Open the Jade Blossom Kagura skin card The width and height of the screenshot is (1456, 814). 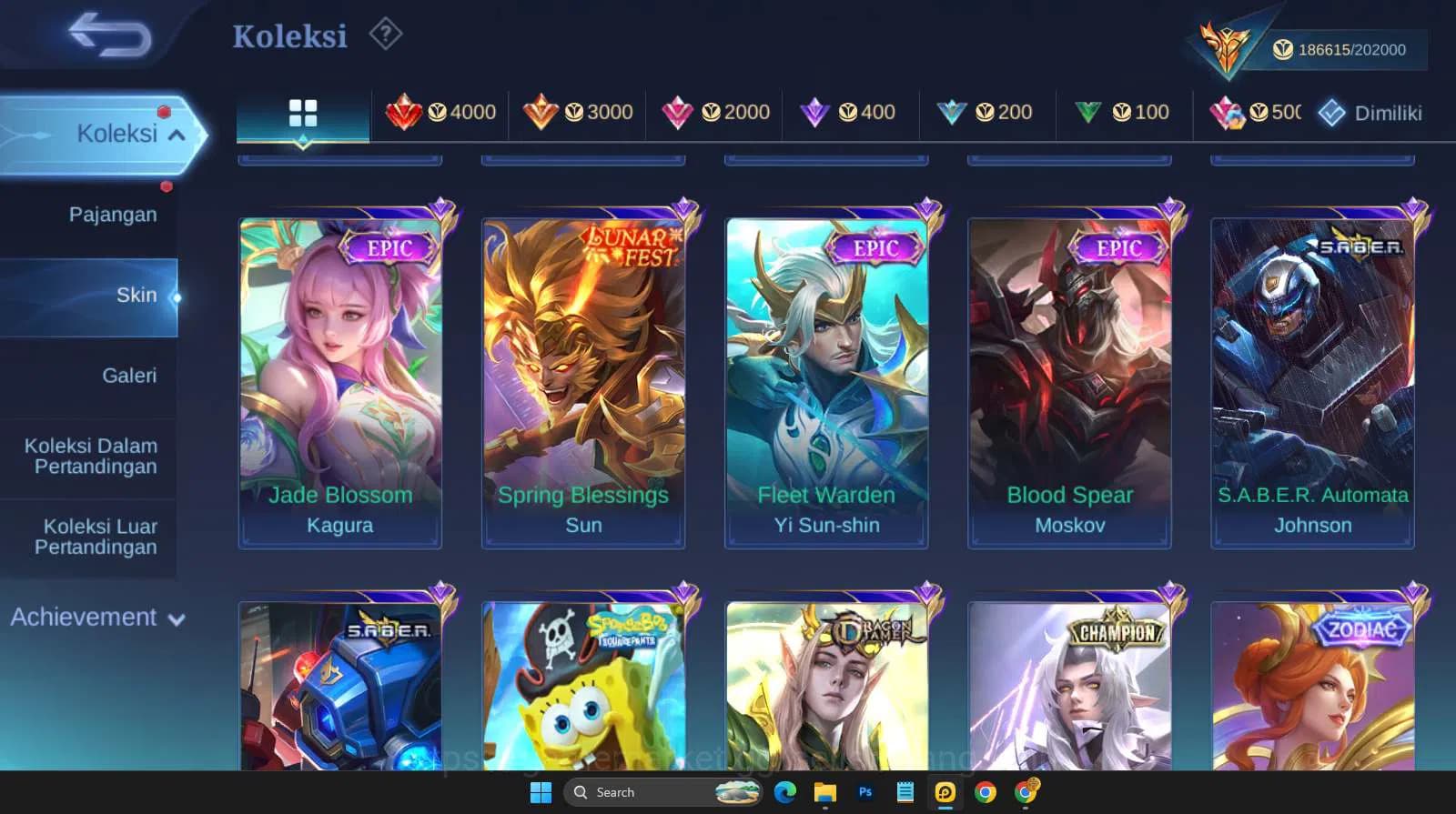339,373
